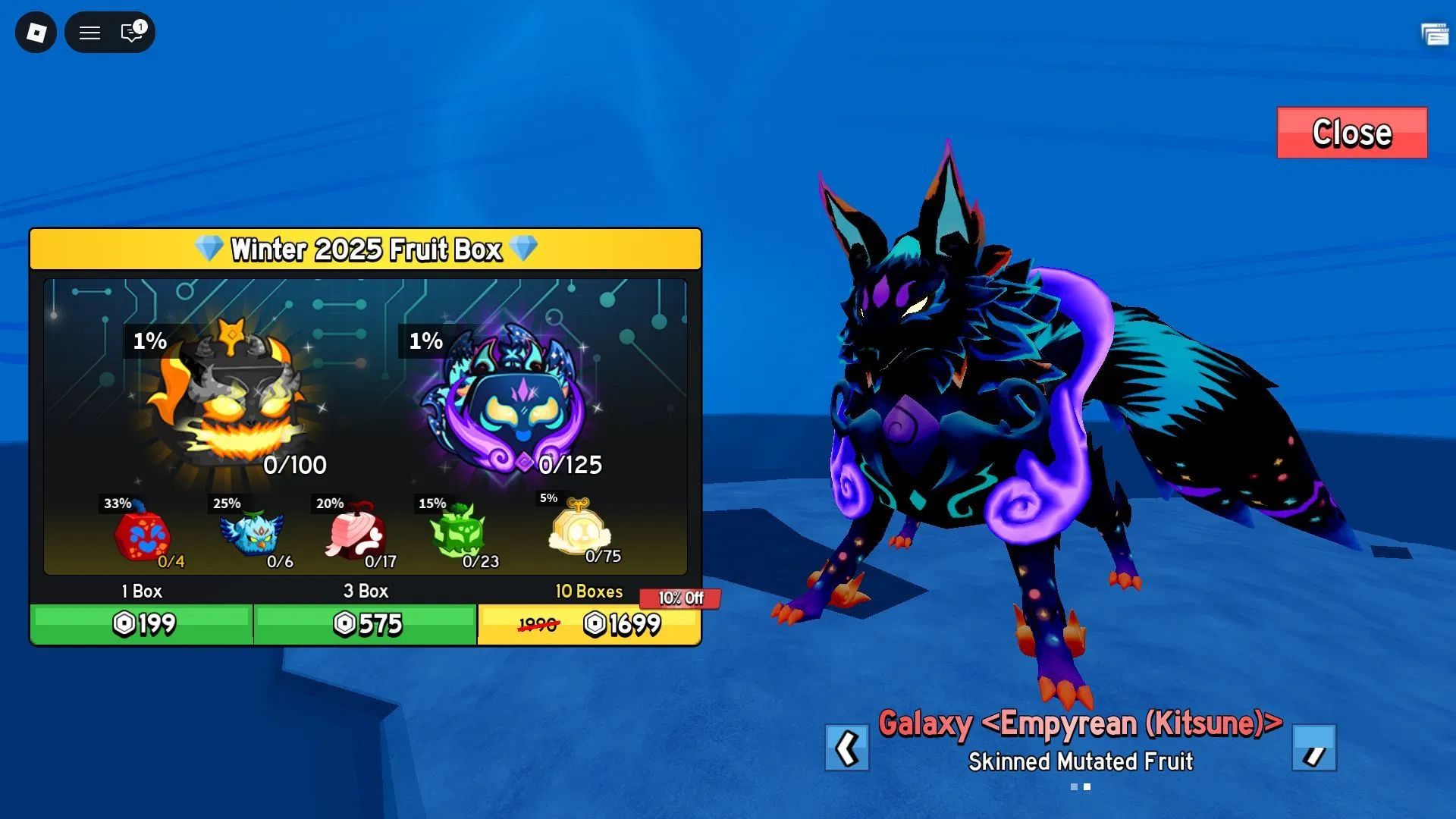Close the fruit box preview

point(1351,133)
